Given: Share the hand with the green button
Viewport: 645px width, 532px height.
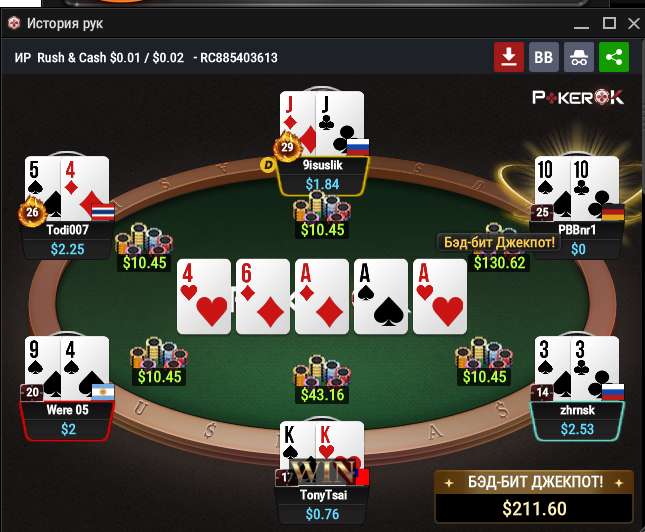Looking at the screenshot, I should click(x=614, y=58).
